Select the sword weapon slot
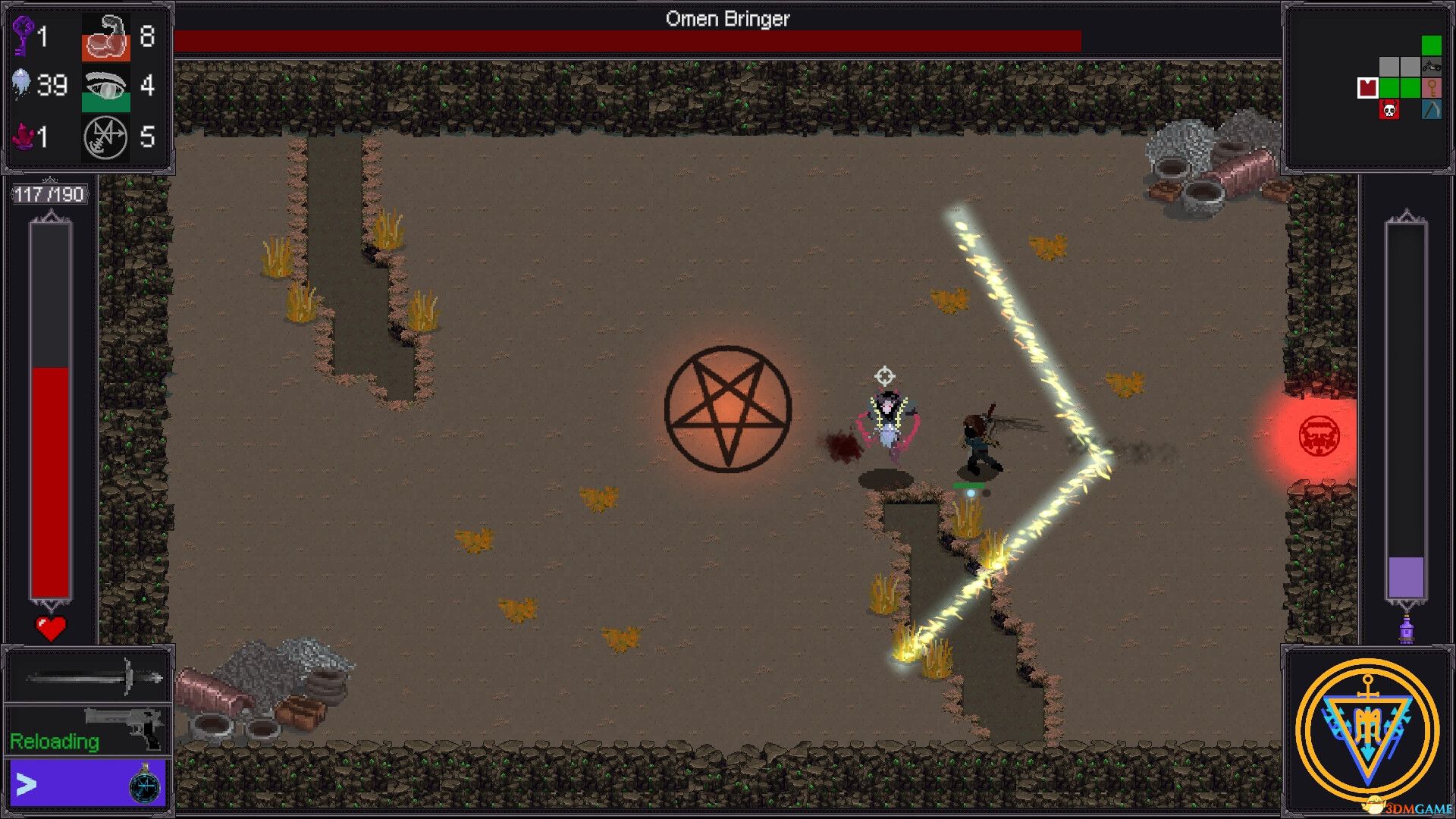Image resolution: width=1456 pixels, height=819 pixels. (89, 676)
